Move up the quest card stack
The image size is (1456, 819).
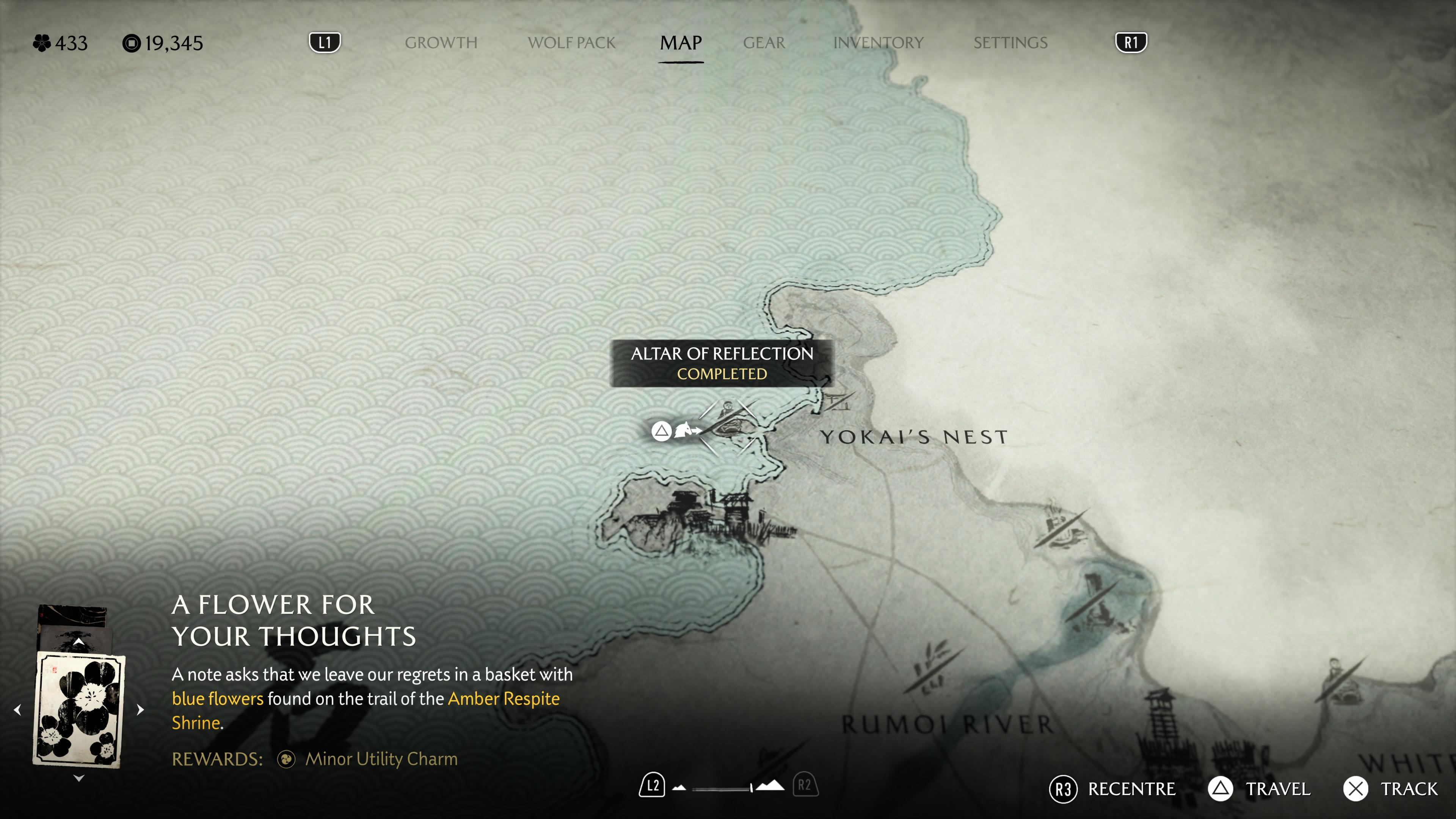pos(78,642)
